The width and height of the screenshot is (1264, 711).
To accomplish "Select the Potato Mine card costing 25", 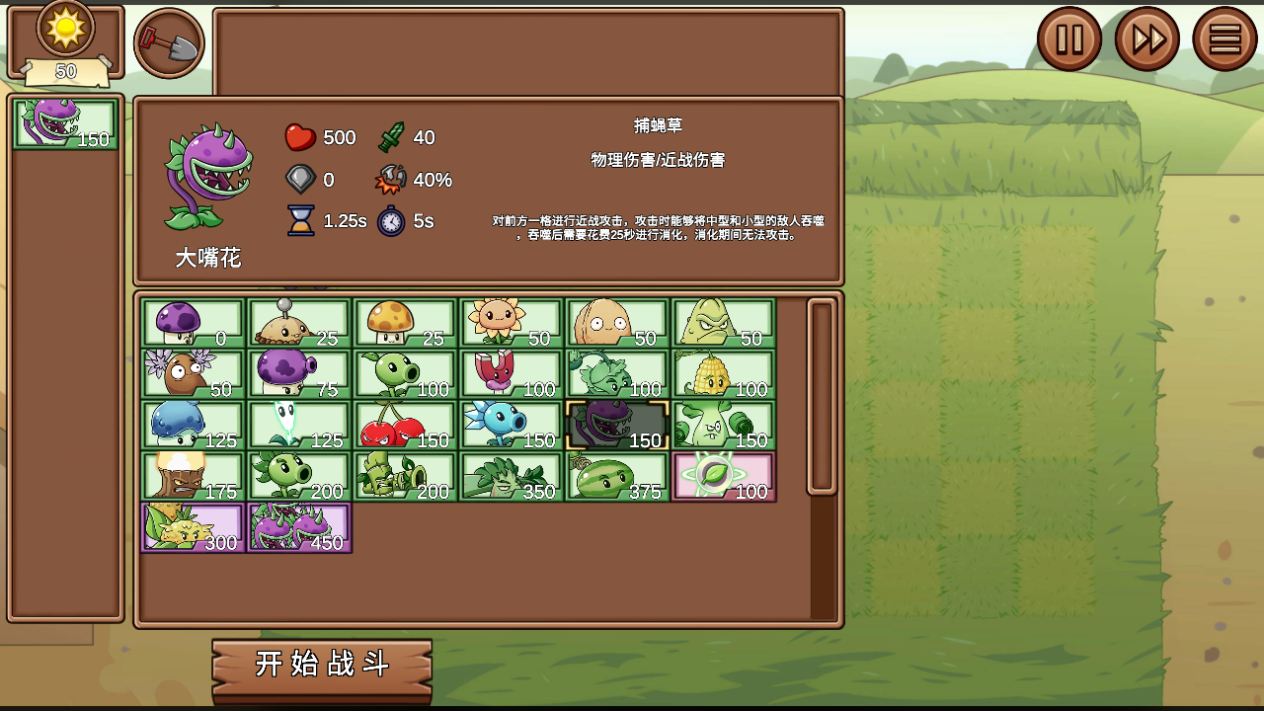I will point(299,323).
